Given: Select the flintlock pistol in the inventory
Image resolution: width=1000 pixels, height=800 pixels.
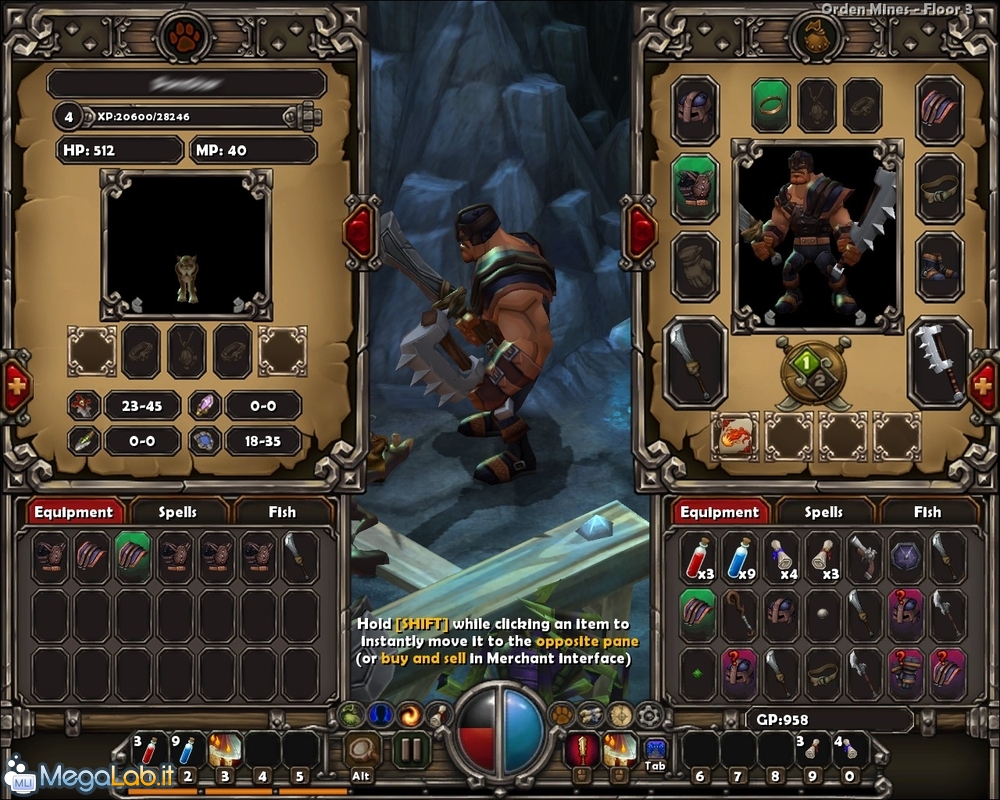Looking at the screenshot, I should coord(864,557).
